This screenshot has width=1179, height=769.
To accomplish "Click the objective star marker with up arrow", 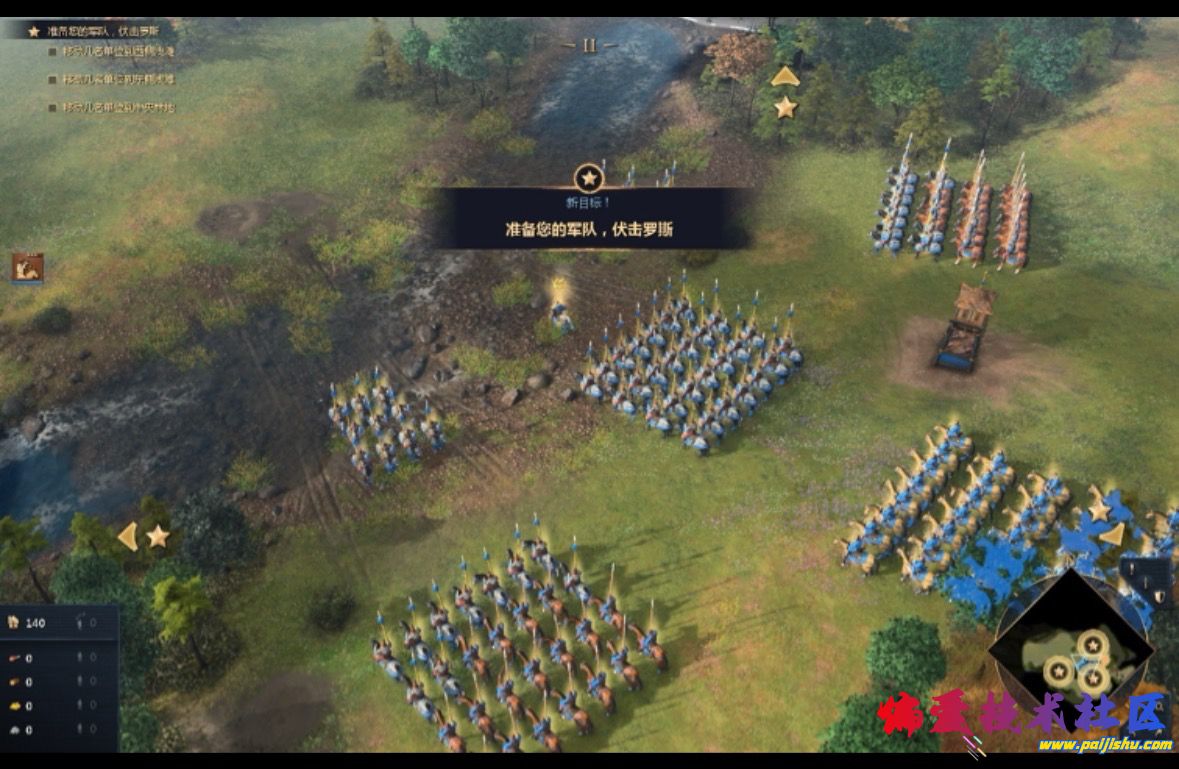I will coord(785,105).
